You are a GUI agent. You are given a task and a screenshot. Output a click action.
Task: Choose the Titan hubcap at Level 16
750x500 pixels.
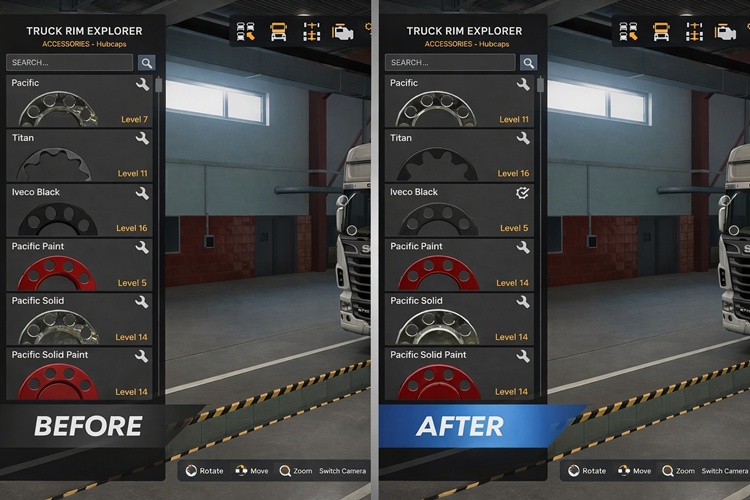point(459,155)
